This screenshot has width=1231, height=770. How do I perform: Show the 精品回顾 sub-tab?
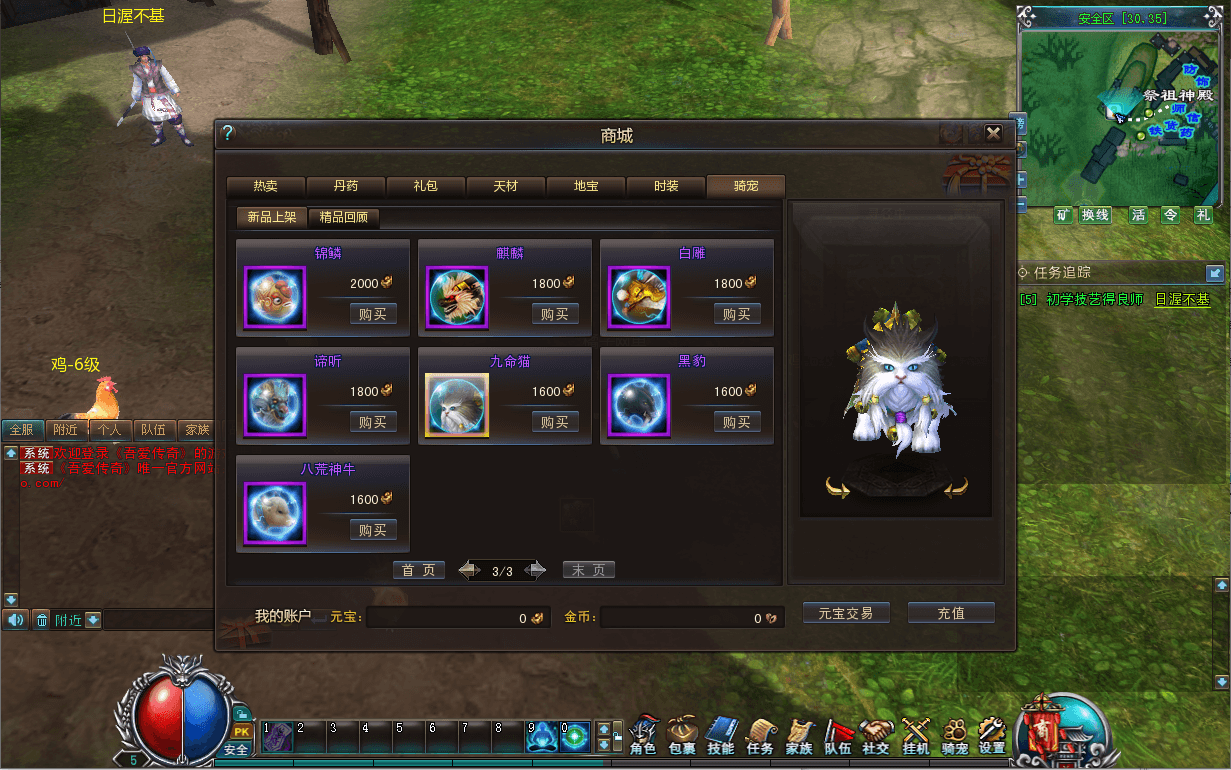click(x=343, y=217)
